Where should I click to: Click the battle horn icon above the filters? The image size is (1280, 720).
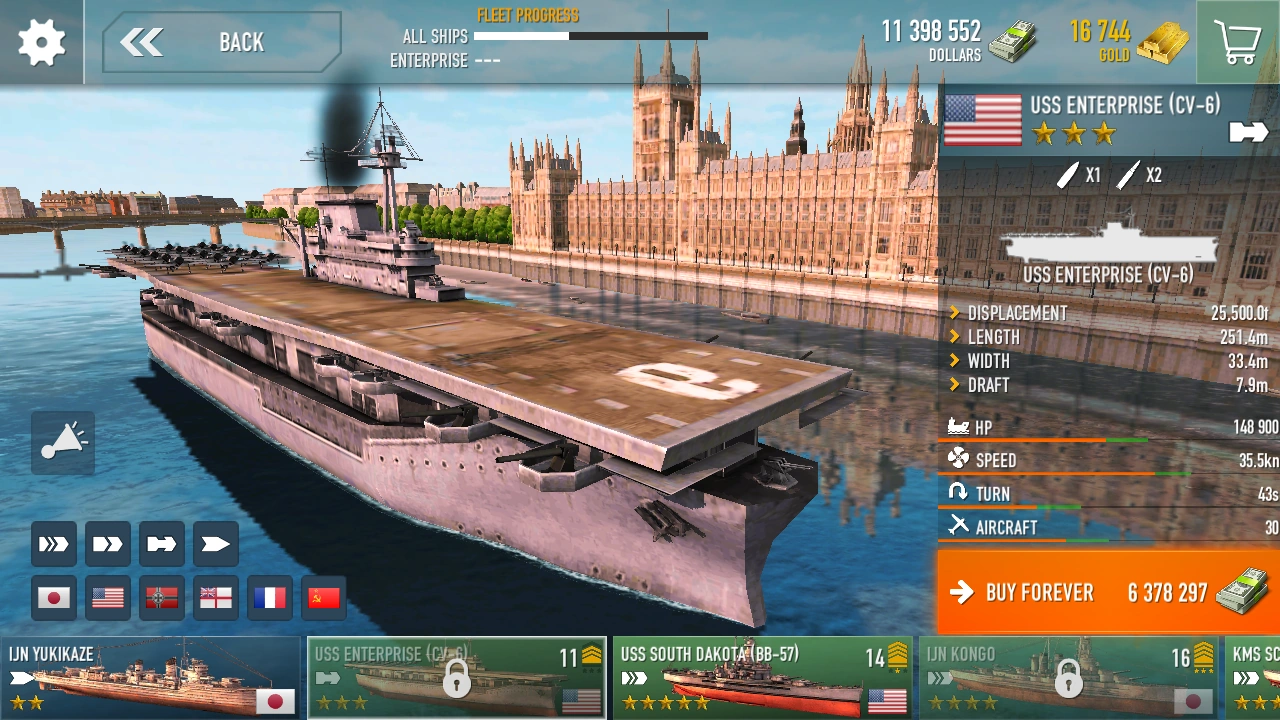click(62, 443)
